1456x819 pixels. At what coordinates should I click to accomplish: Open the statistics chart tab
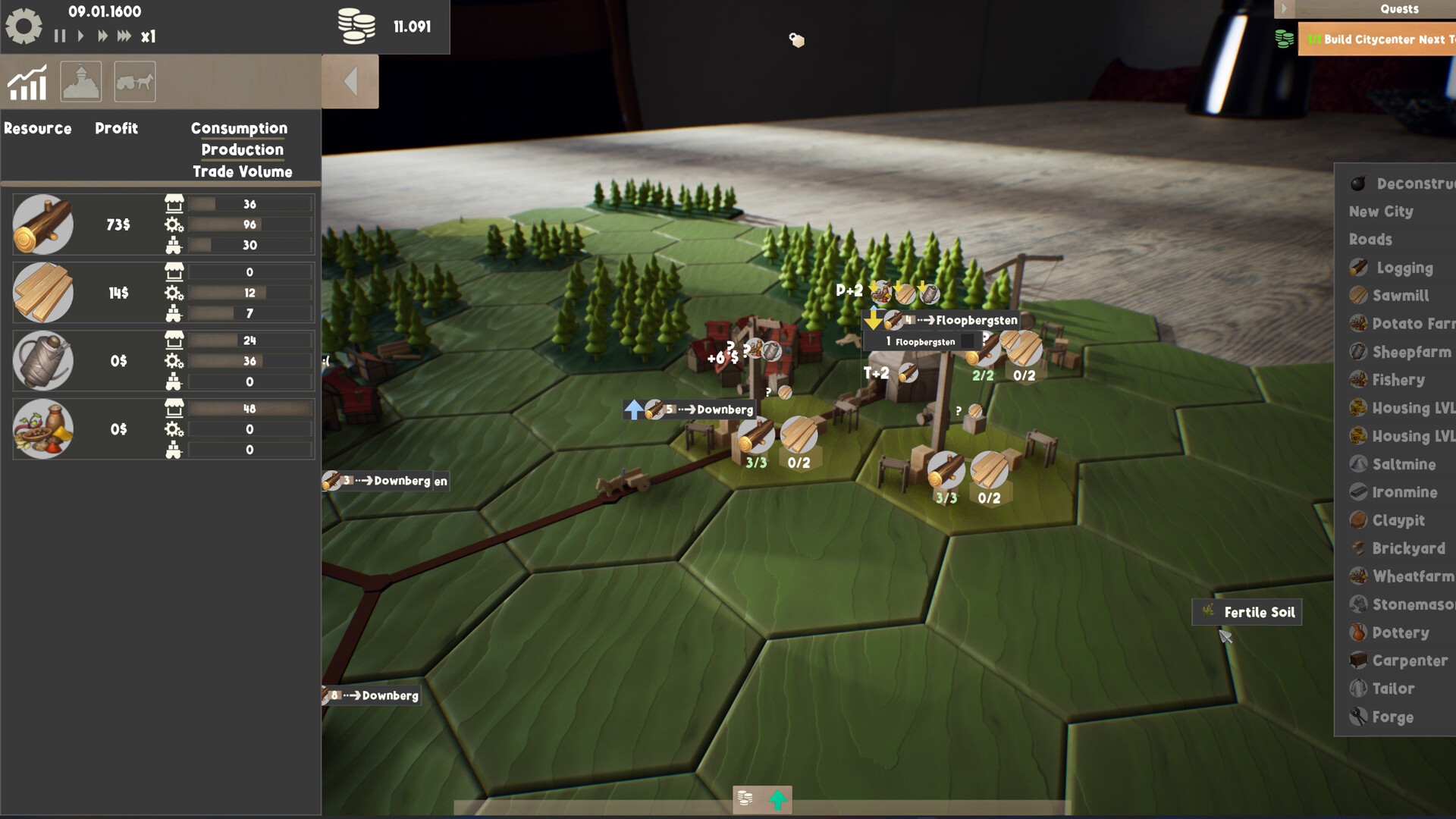27,82
